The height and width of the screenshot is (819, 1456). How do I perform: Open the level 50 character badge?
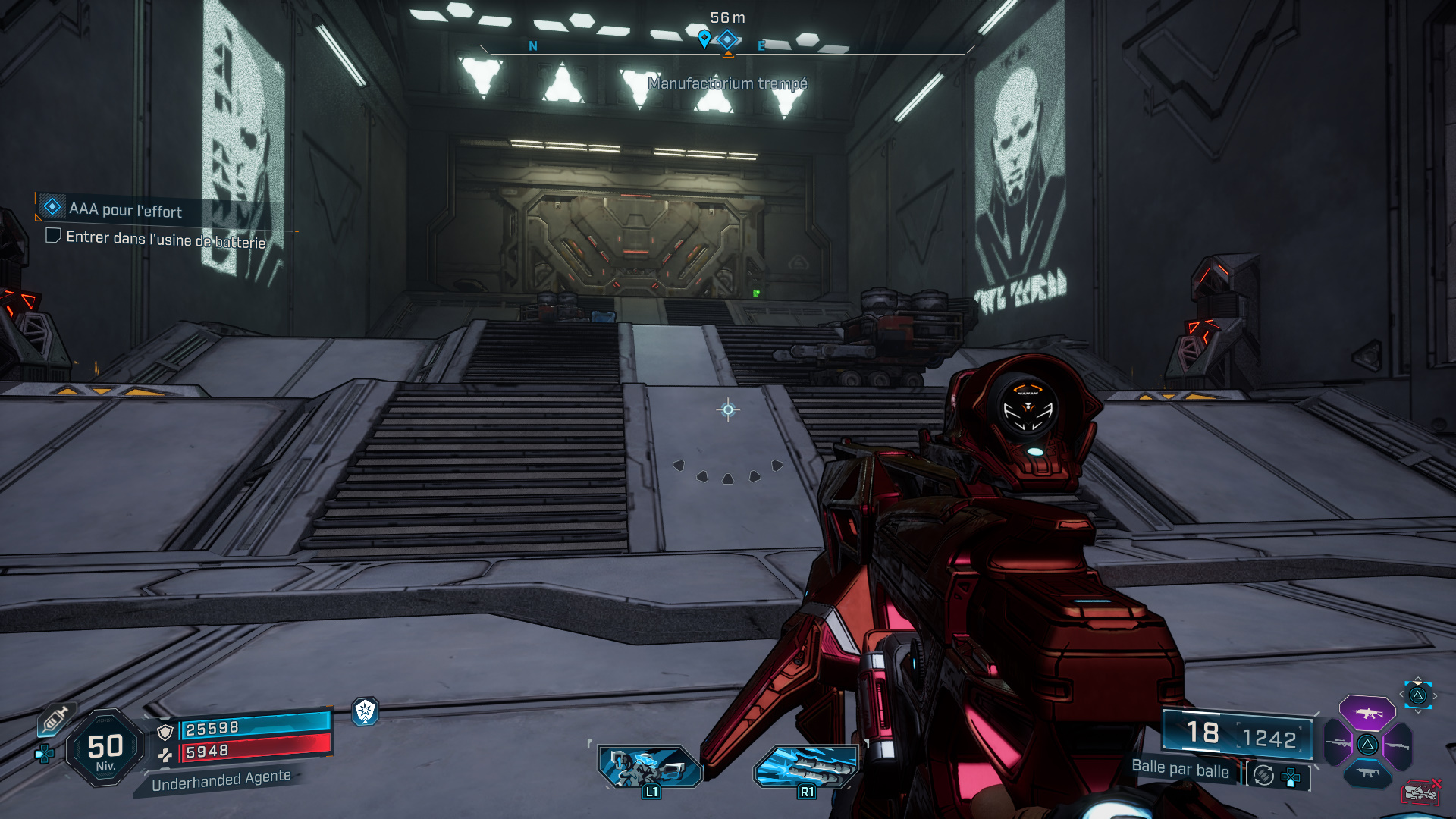tap(105, 748)
